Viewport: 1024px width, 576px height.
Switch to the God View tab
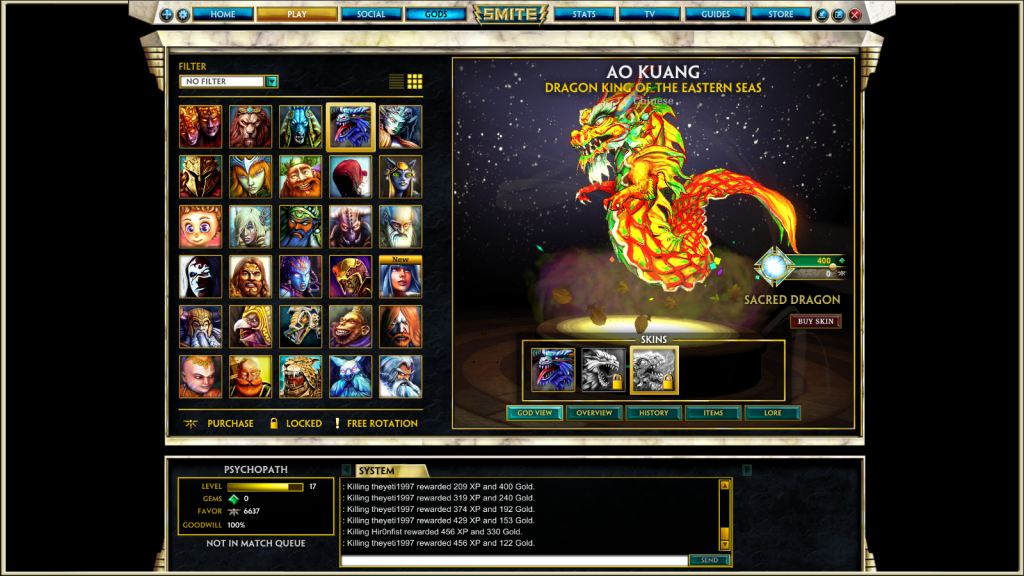click(x=535, y=412)
